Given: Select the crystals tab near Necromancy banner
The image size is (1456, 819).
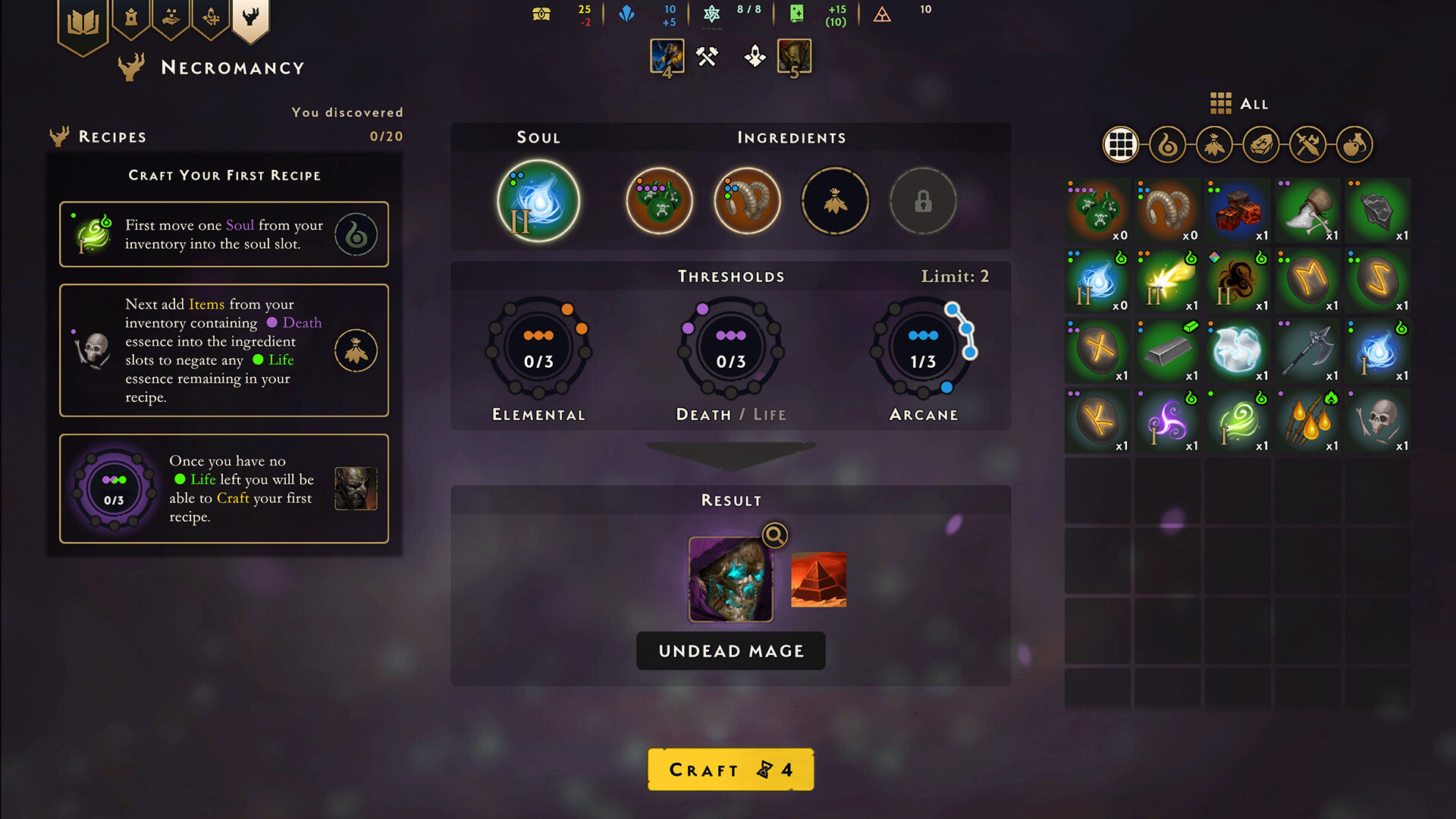Looking at the screenshot, I should tap(211, 19).
